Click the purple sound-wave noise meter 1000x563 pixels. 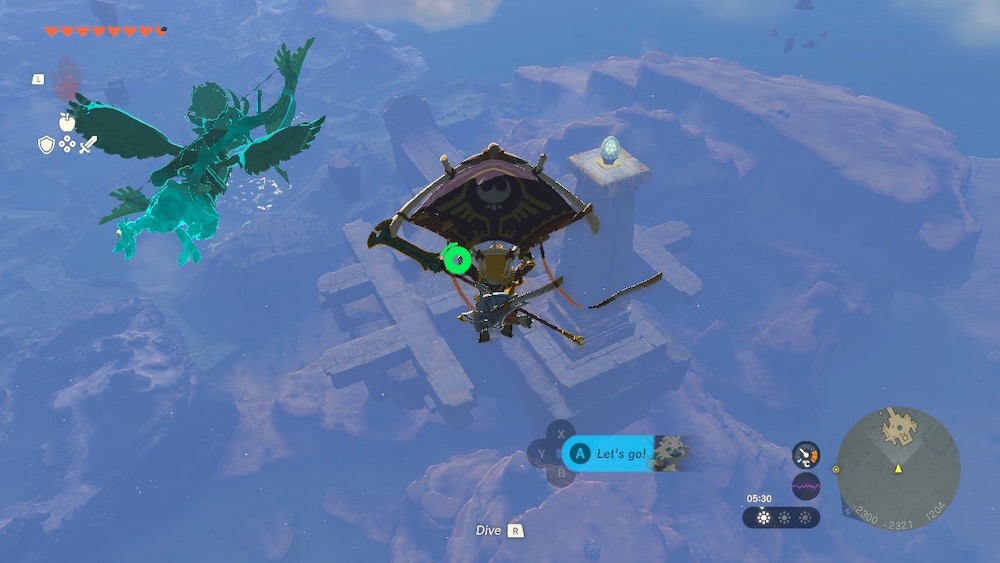pyautogui.click(x=805, y=486)
